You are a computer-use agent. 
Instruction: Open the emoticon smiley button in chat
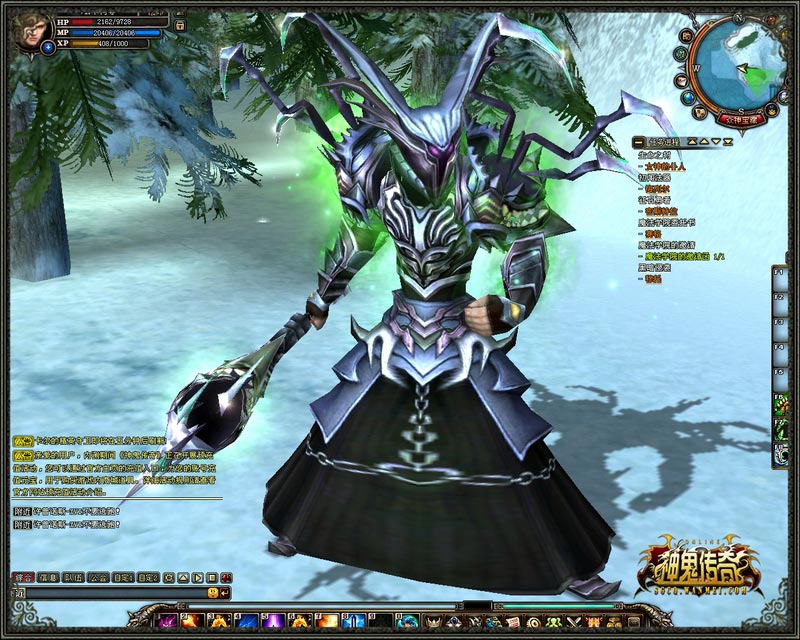212,593
